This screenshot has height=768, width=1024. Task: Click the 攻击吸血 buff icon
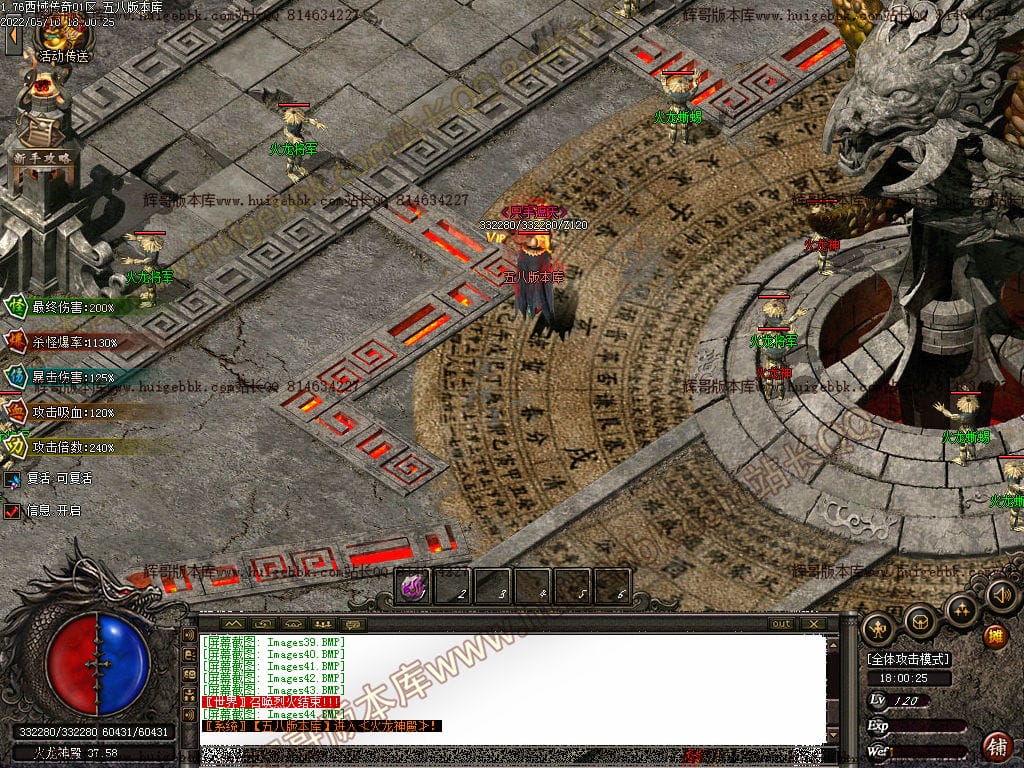17,411
